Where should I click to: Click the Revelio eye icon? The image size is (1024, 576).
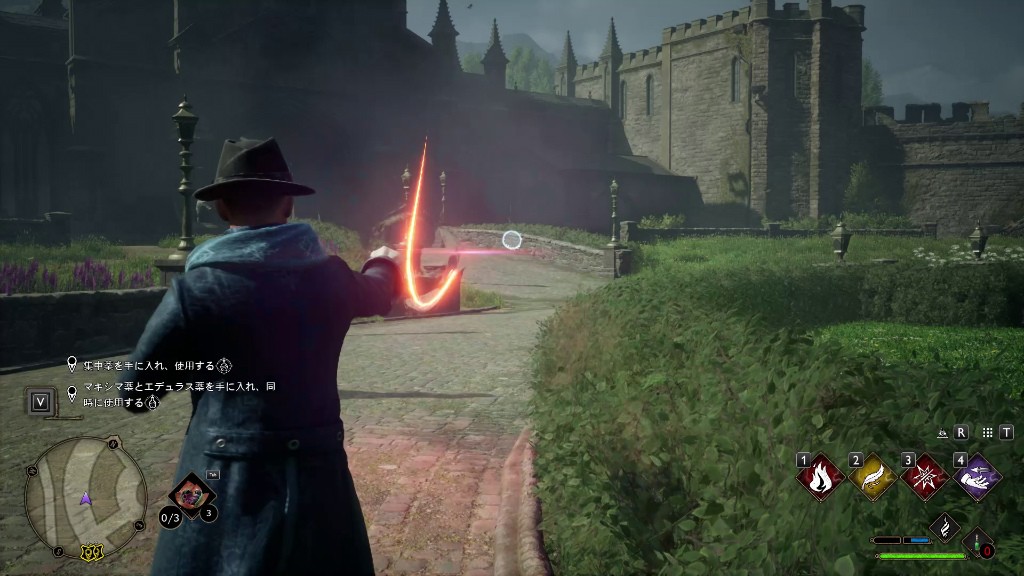click(x=942, y=433)
